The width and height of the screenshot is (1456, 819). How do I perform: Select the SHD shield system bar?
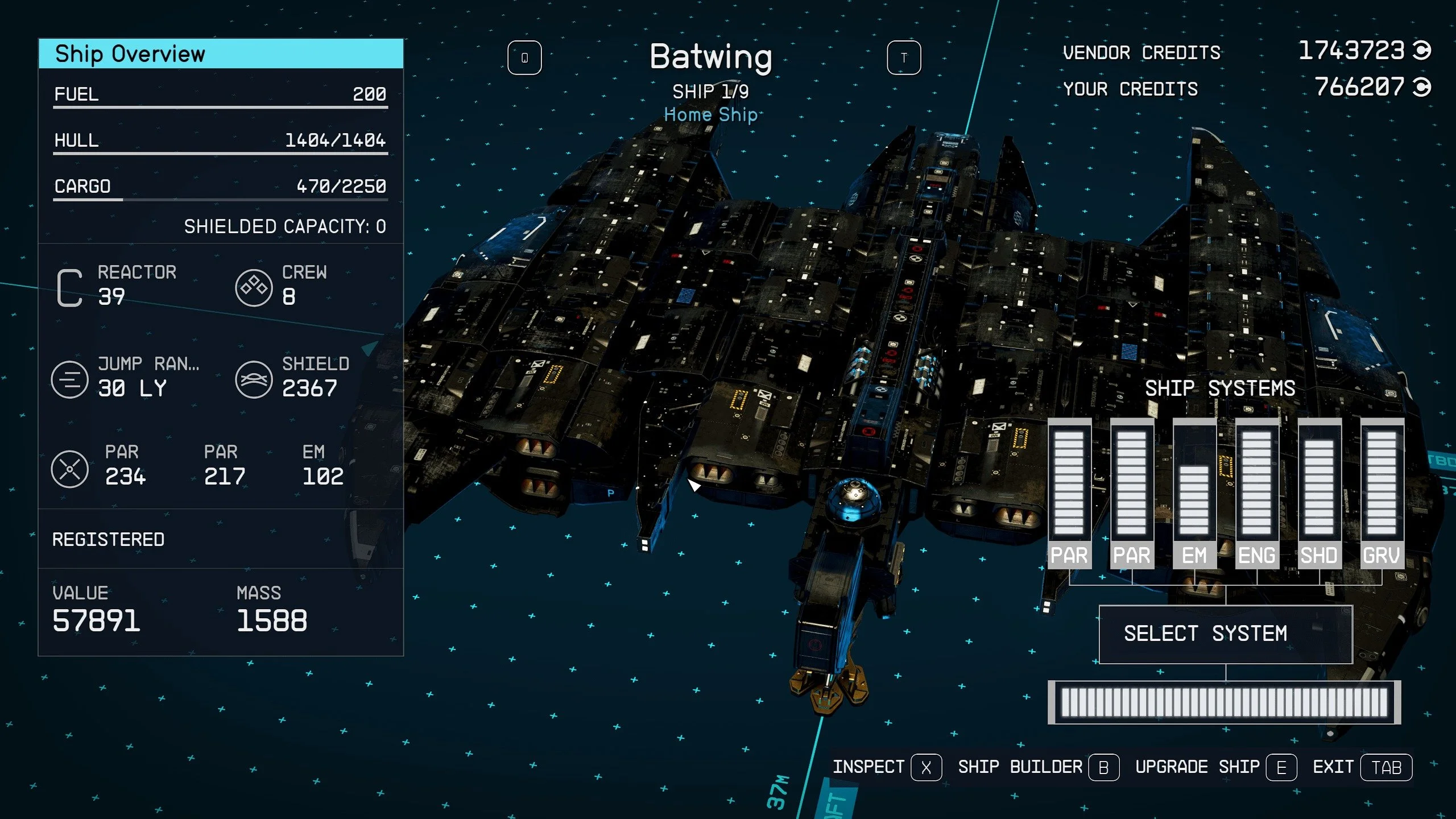tap(1319, 494)
